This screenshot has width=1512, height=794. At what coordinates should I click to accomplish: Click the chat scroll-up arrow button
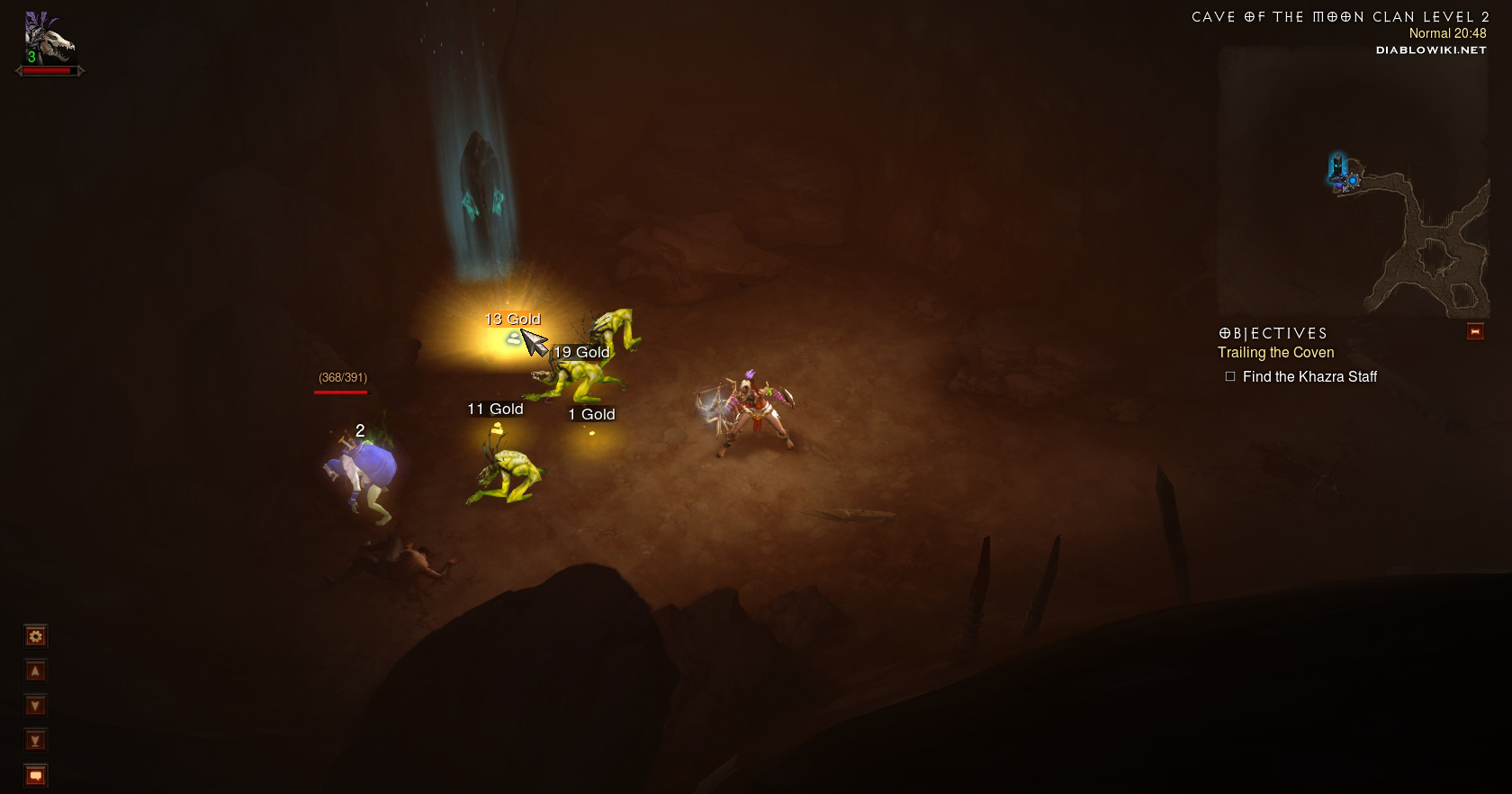[x=35, y=671]
